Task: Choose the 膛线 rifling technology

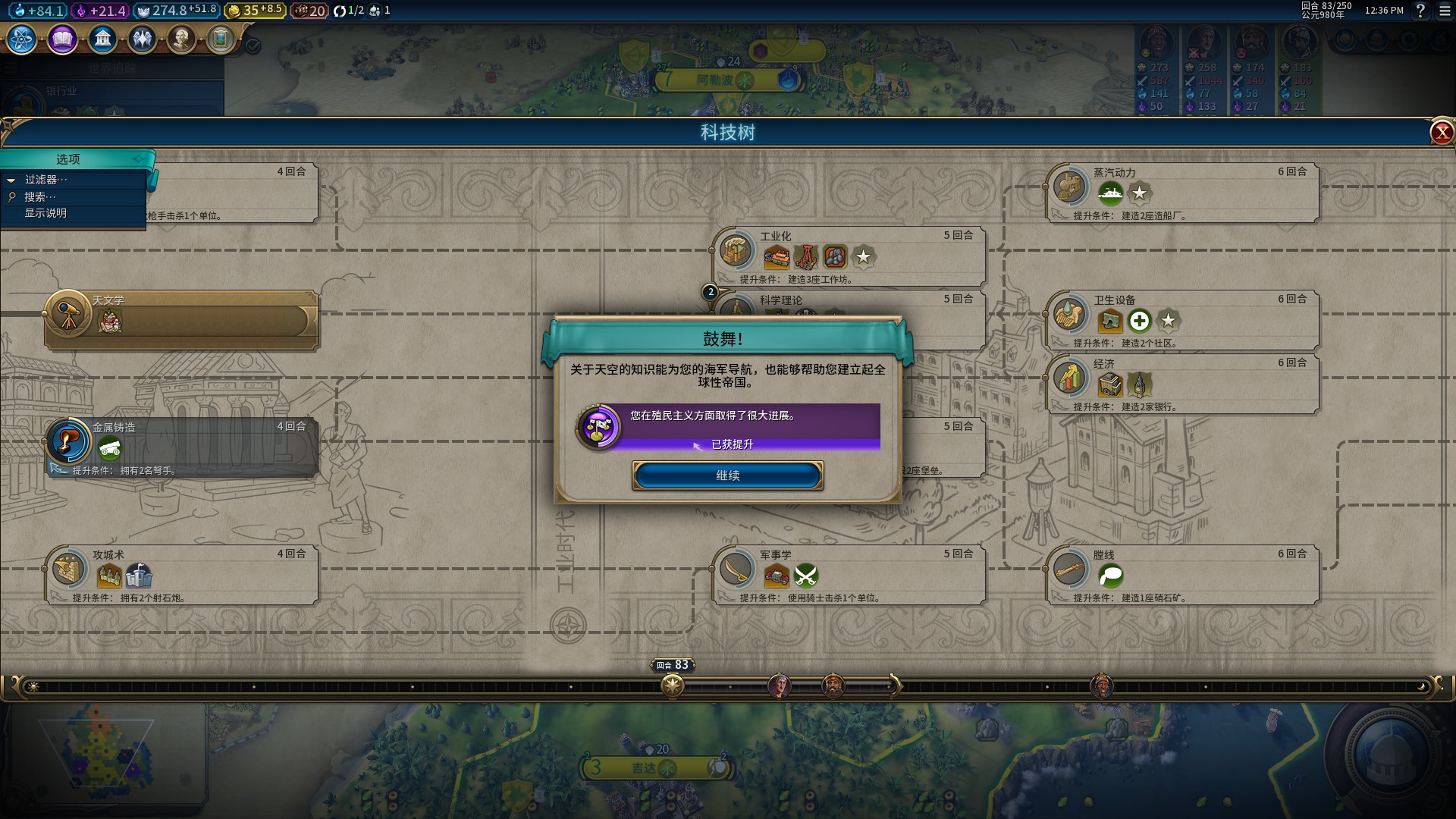Action: (x=1181, y=574)
